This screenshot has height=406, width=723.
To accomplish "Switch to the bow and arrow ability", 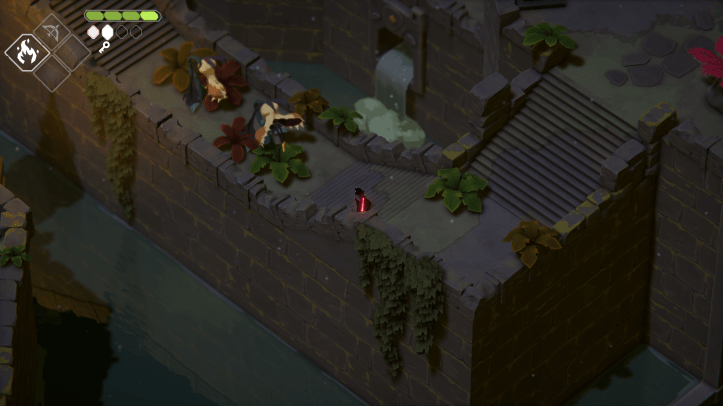I will [50, 30].
